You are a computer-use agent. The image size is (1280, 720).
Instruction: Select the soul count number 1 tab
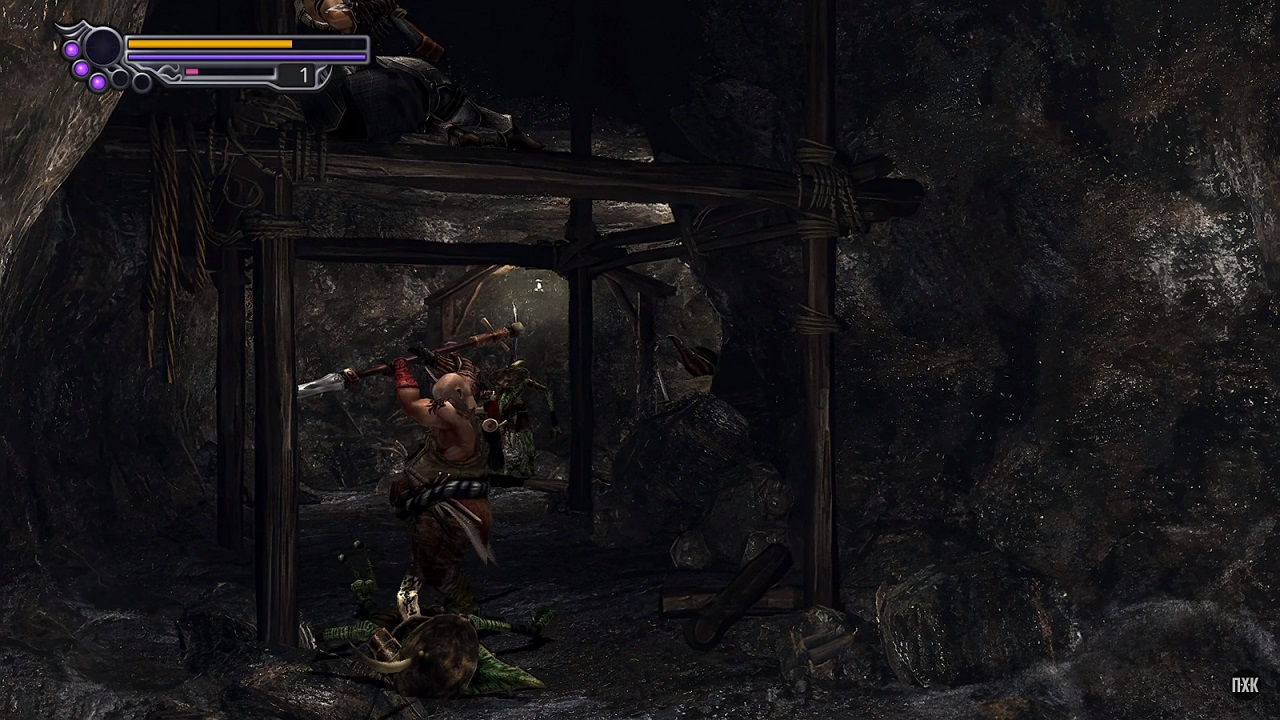click(302, 72)
